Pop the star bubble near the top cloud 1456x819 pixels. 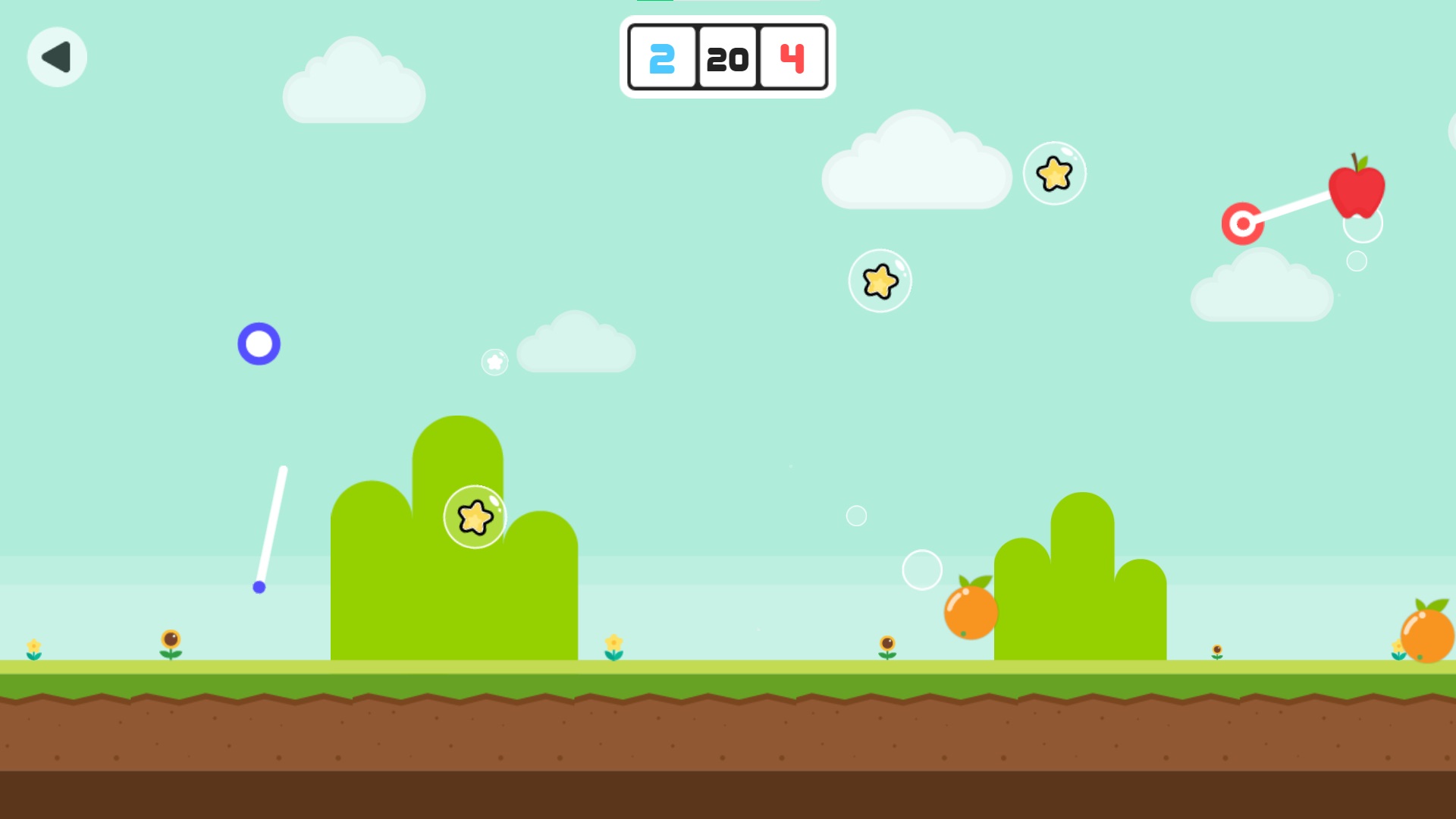tap(1055, 174)
